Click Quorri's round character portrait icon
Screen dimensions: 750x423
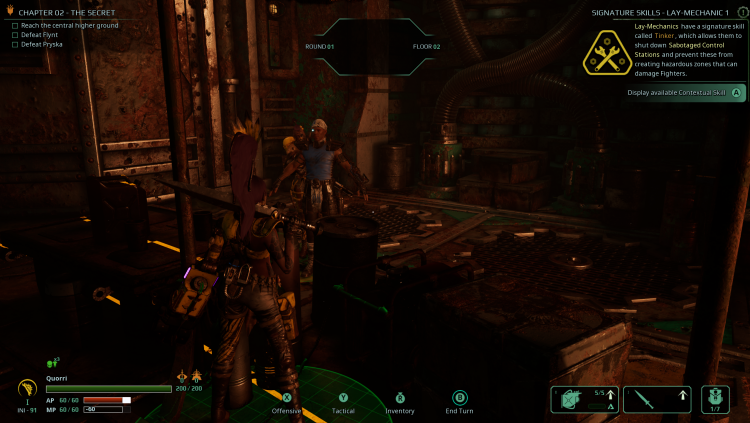click(x=28, y=389)
